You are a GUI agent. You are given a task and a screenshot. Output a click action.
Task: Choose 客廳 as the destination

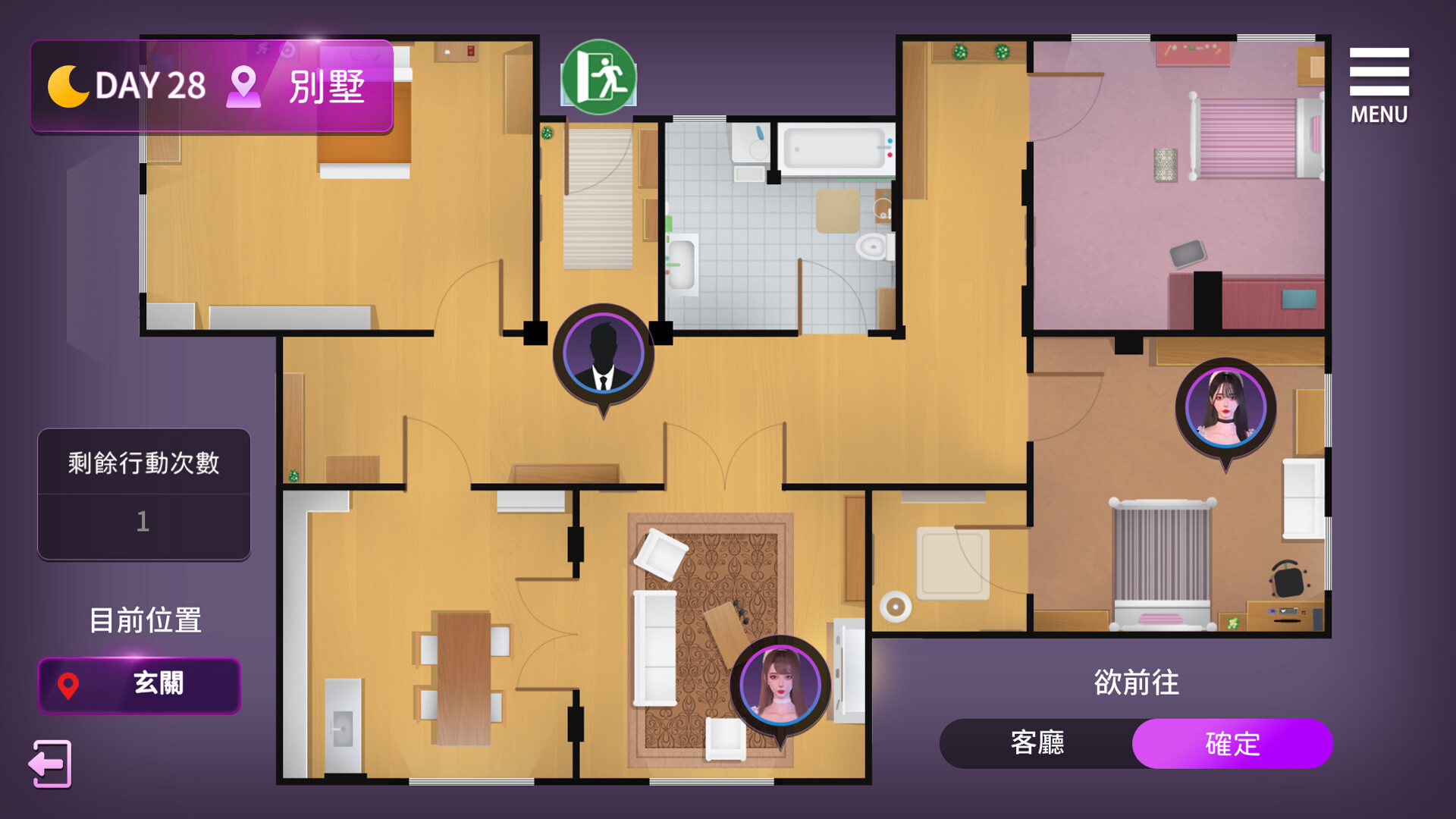(1039, 744)
